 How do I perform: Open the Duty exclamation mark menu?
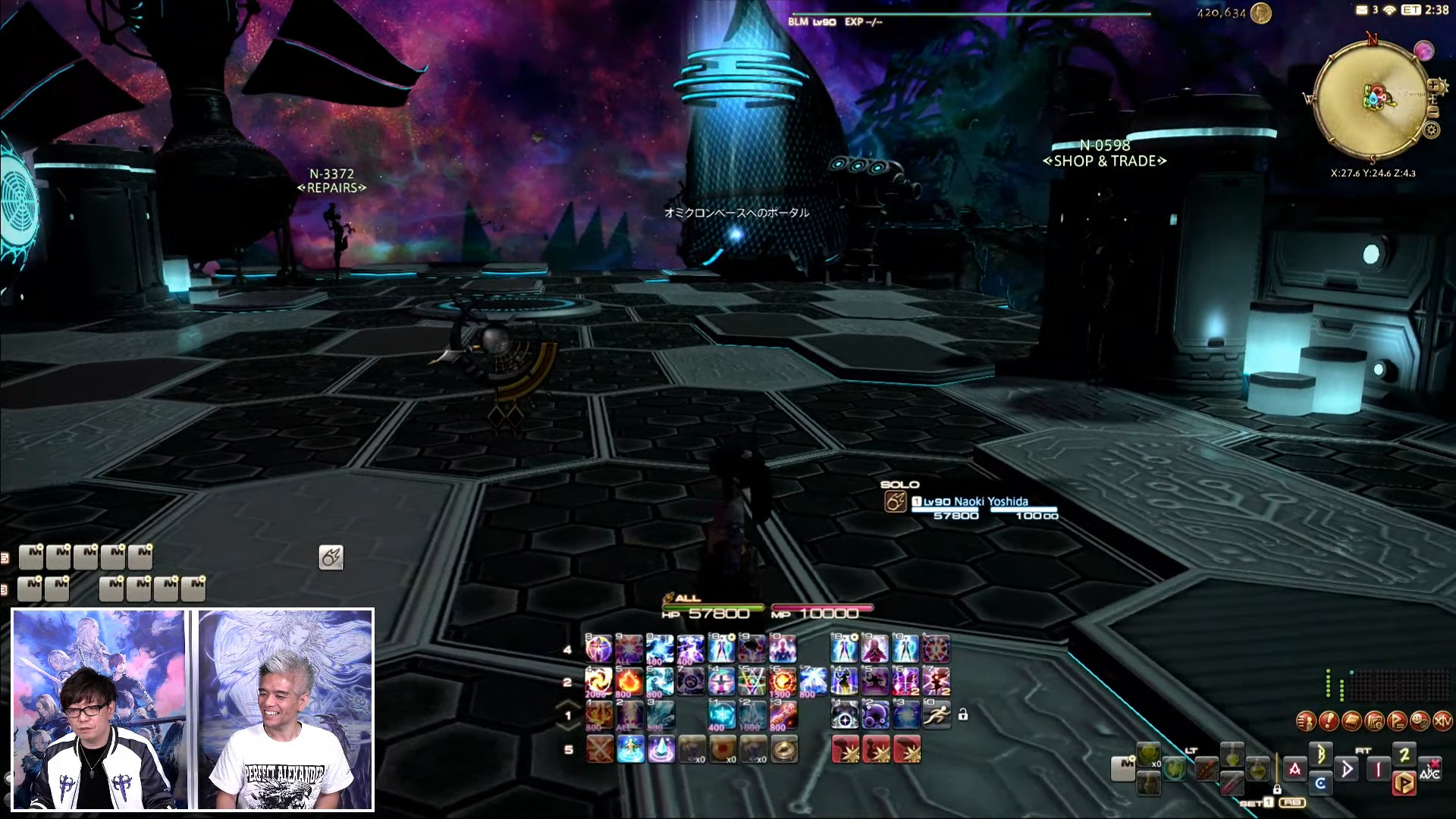(1329, 720)
